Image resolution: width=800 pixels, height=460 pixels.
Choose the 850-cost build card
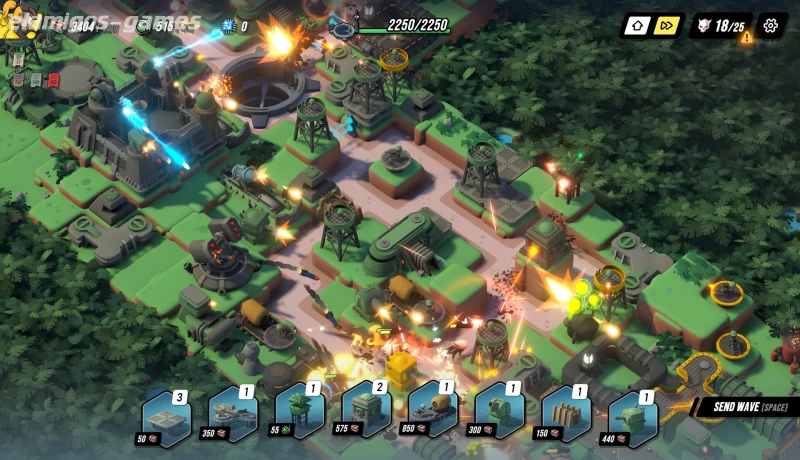432,412
